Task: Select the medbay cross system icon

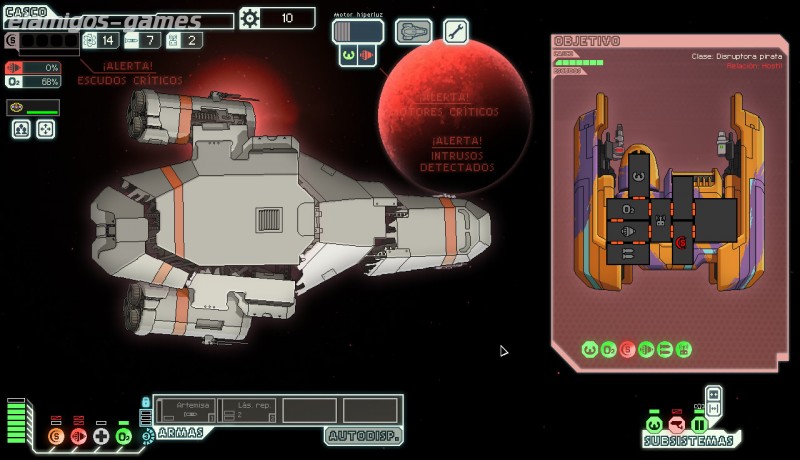Action: pos(101,436)
